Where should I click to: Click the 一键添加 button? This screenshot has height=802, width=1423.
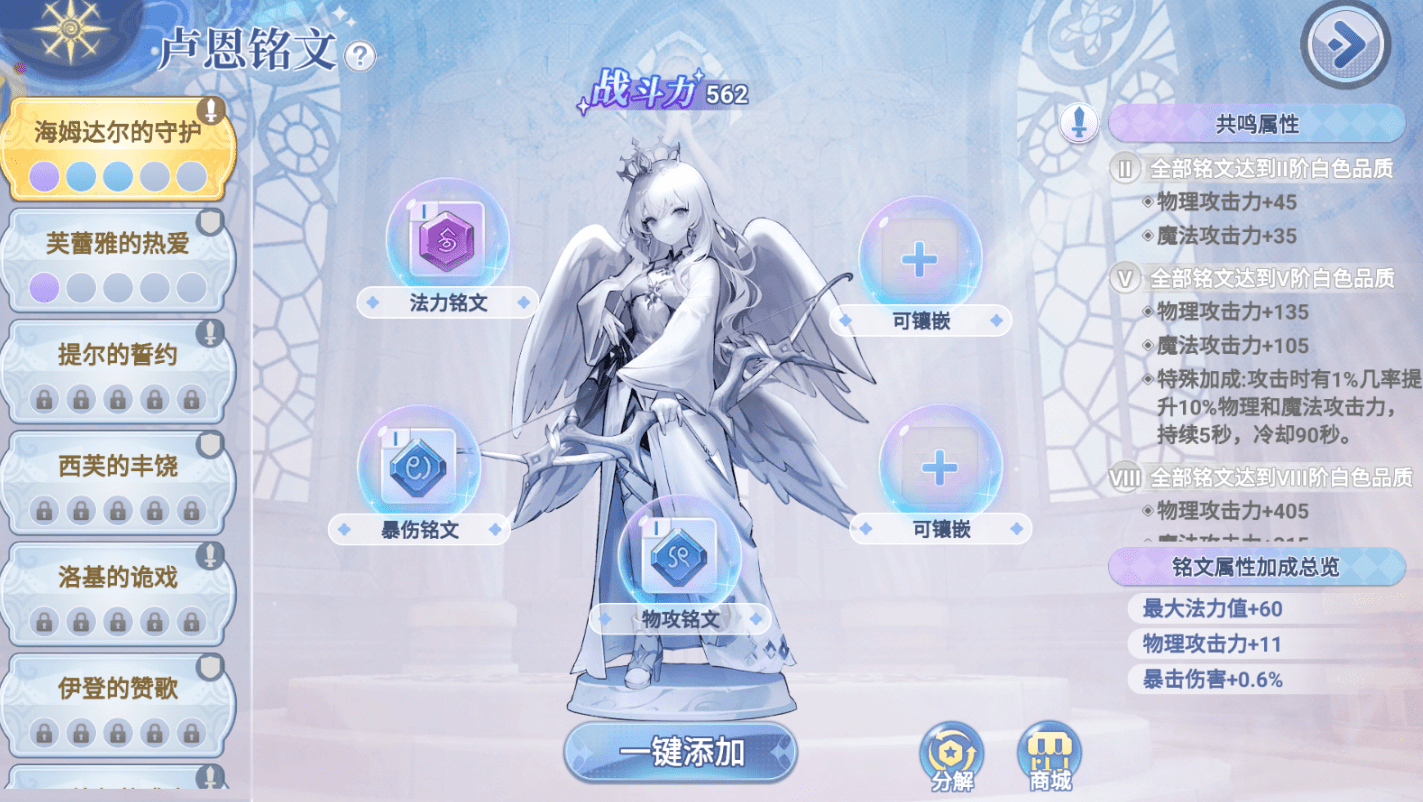click(681, 752)
